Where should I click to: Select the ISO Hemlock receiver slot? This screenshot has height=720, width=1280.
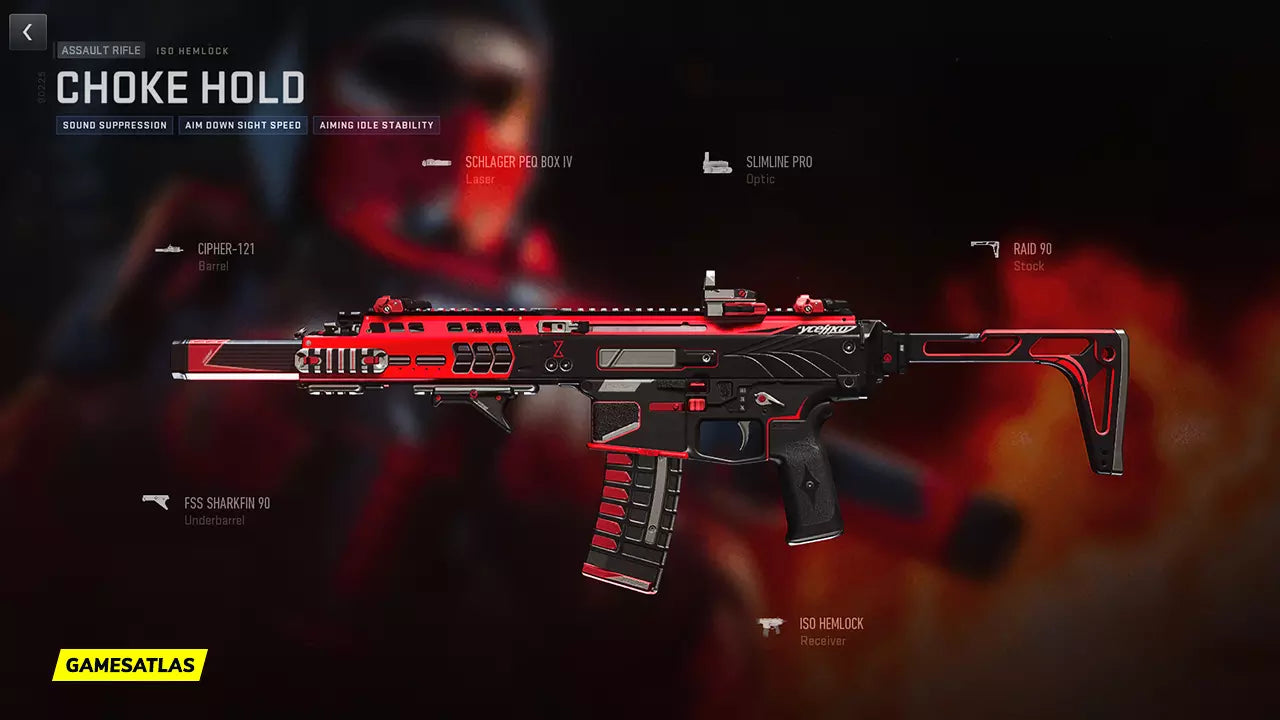click(x=830, y=624)
